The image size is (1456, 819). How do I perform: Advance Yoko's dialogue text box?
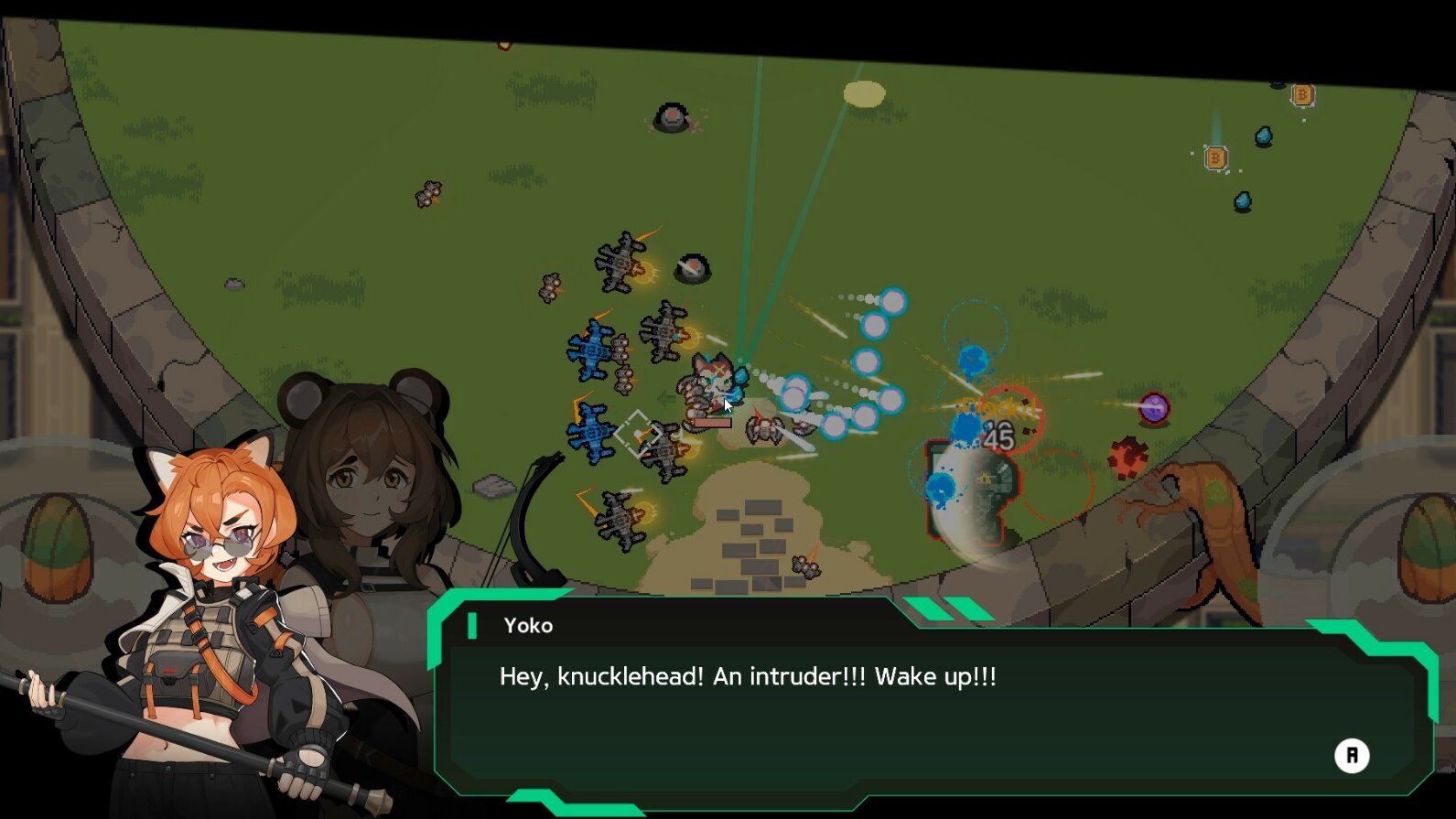[1351, 756]
